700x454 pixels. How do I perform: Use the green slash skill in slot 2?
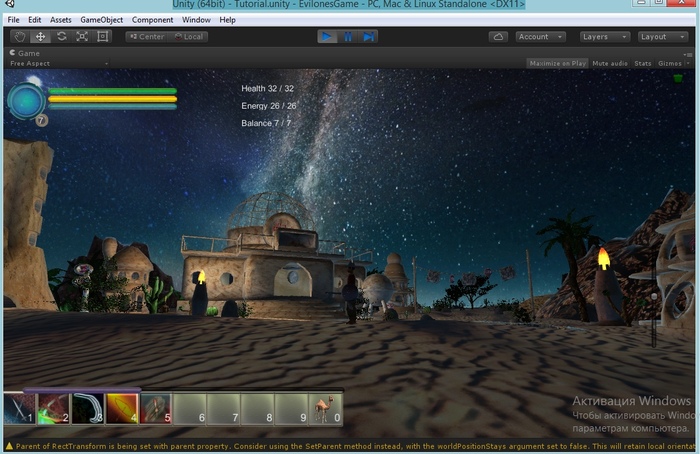click(53, 408)
